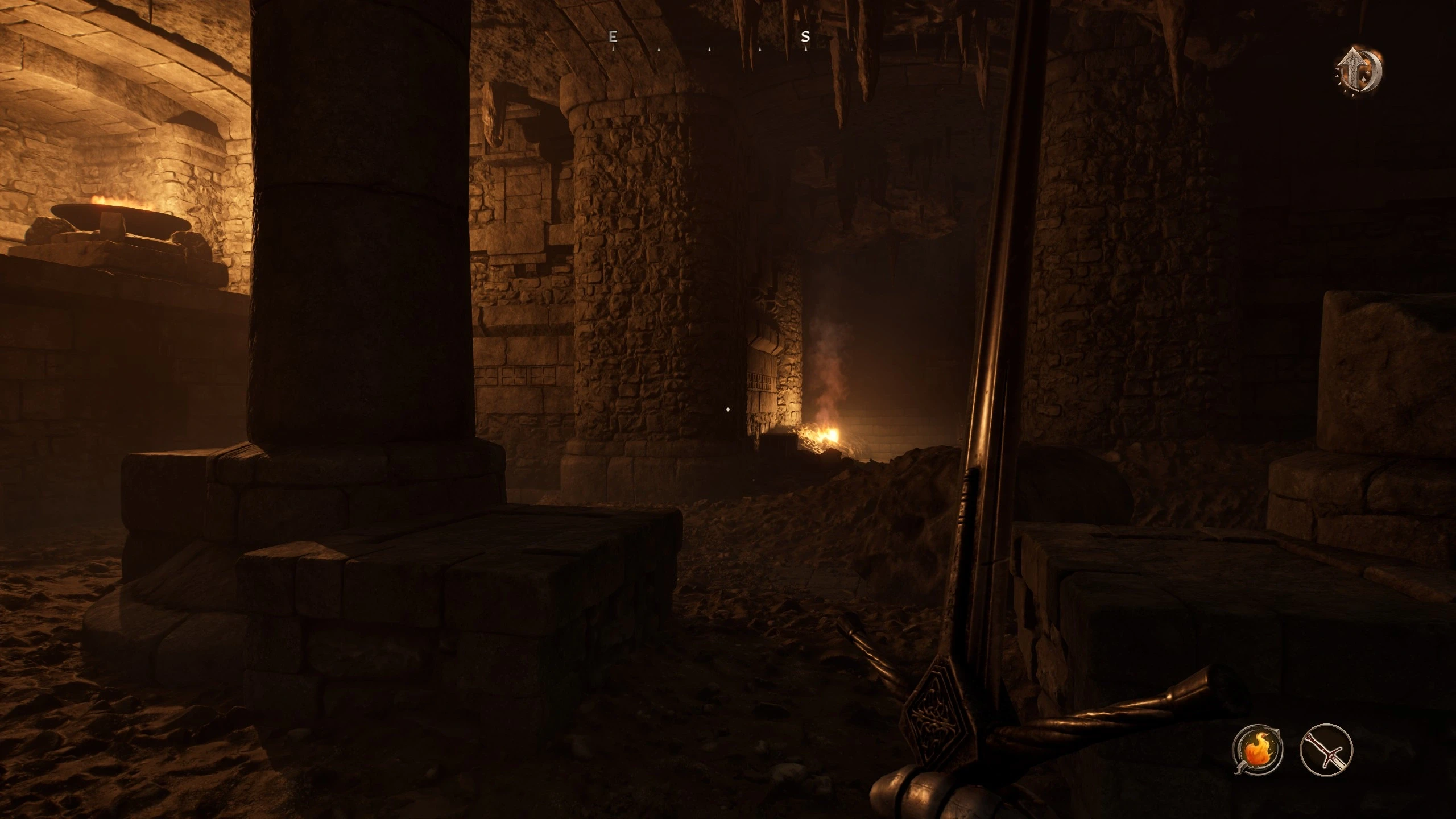Viewport: 1456px width, 819px height.
Task: Click the E marker on the compass
Action: tap(613, 37)
